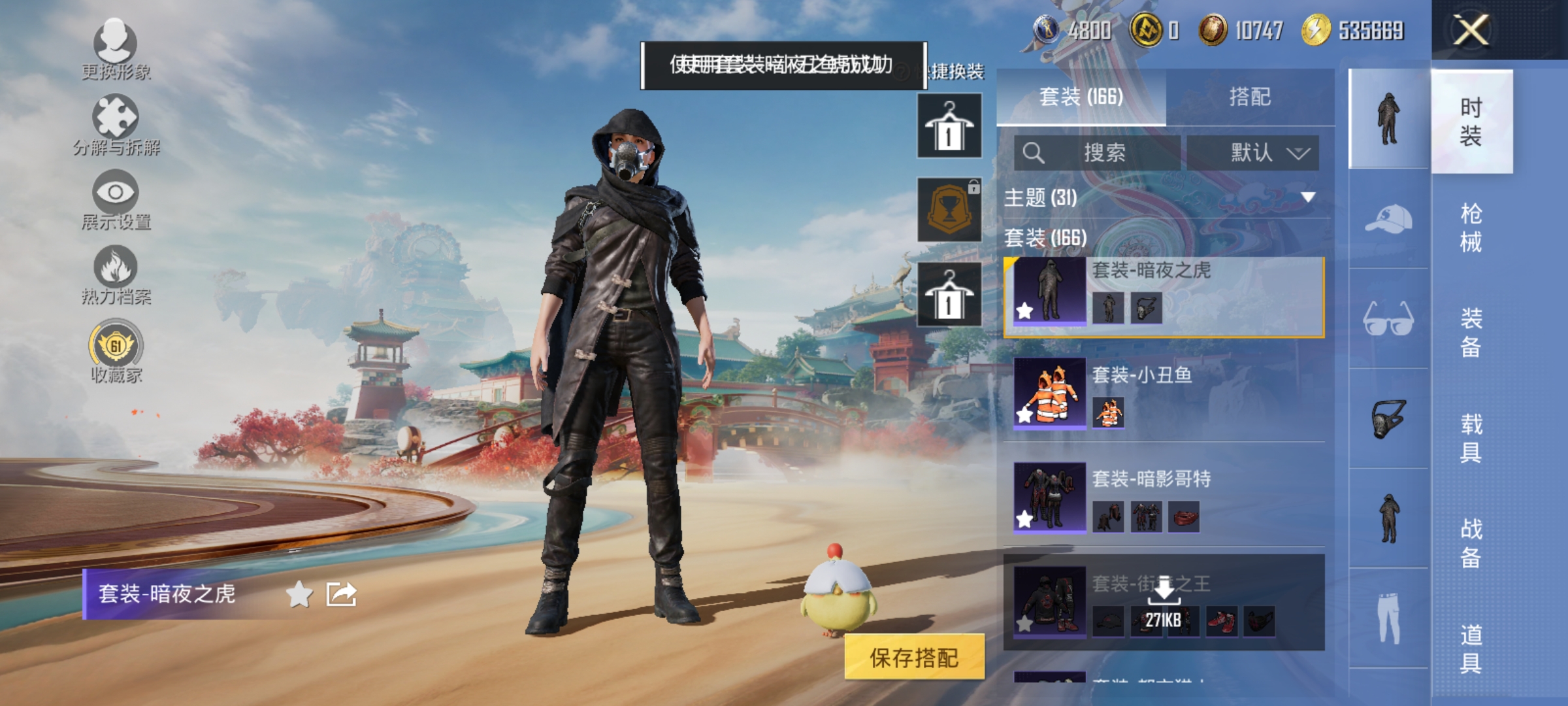
Task: Open the top hanger quick-outfit slot
Action: (949, 124)
